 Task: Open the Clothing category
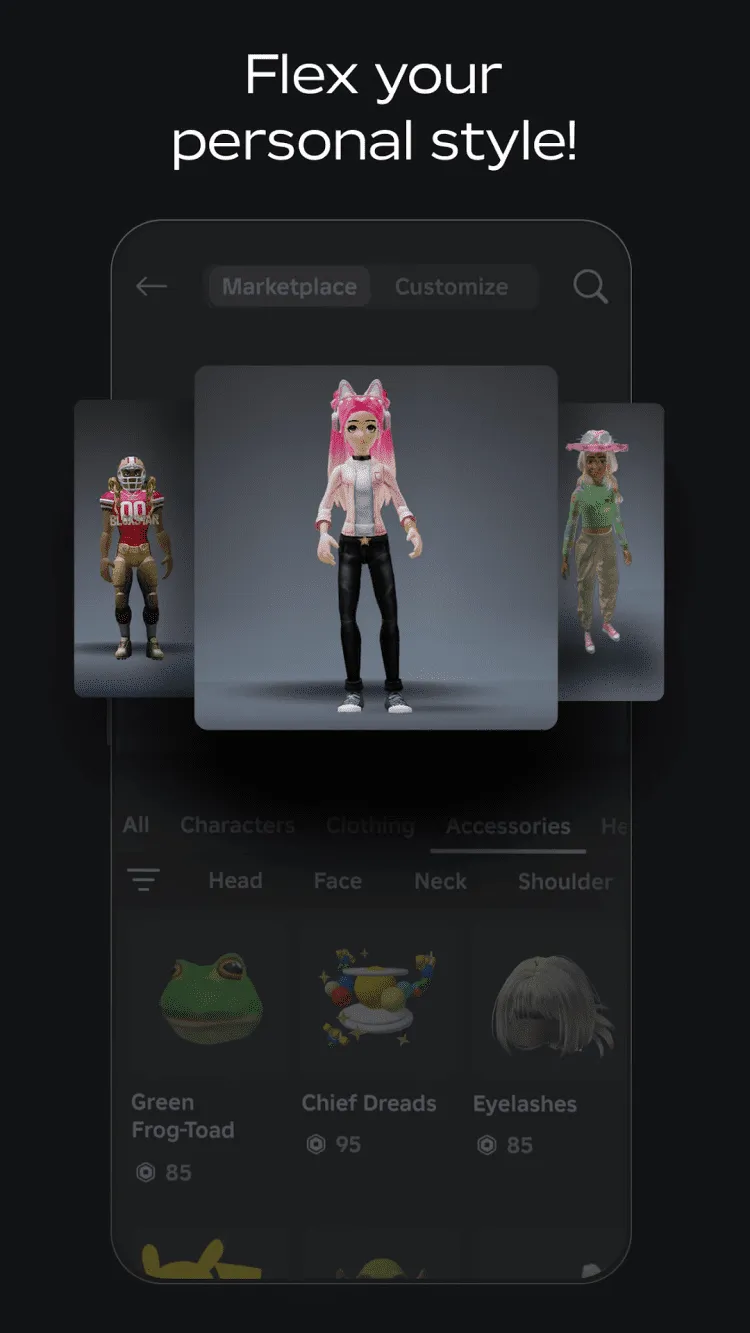click(x=370, y=826)
